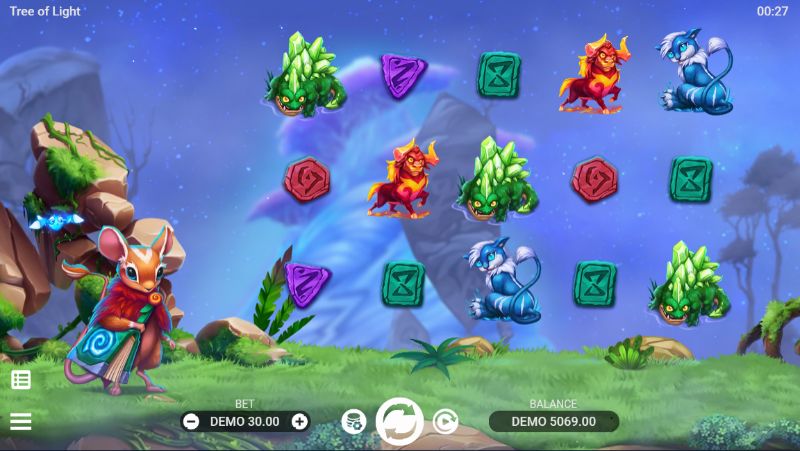Decrease the bet with the minus button

pos(191,421)
